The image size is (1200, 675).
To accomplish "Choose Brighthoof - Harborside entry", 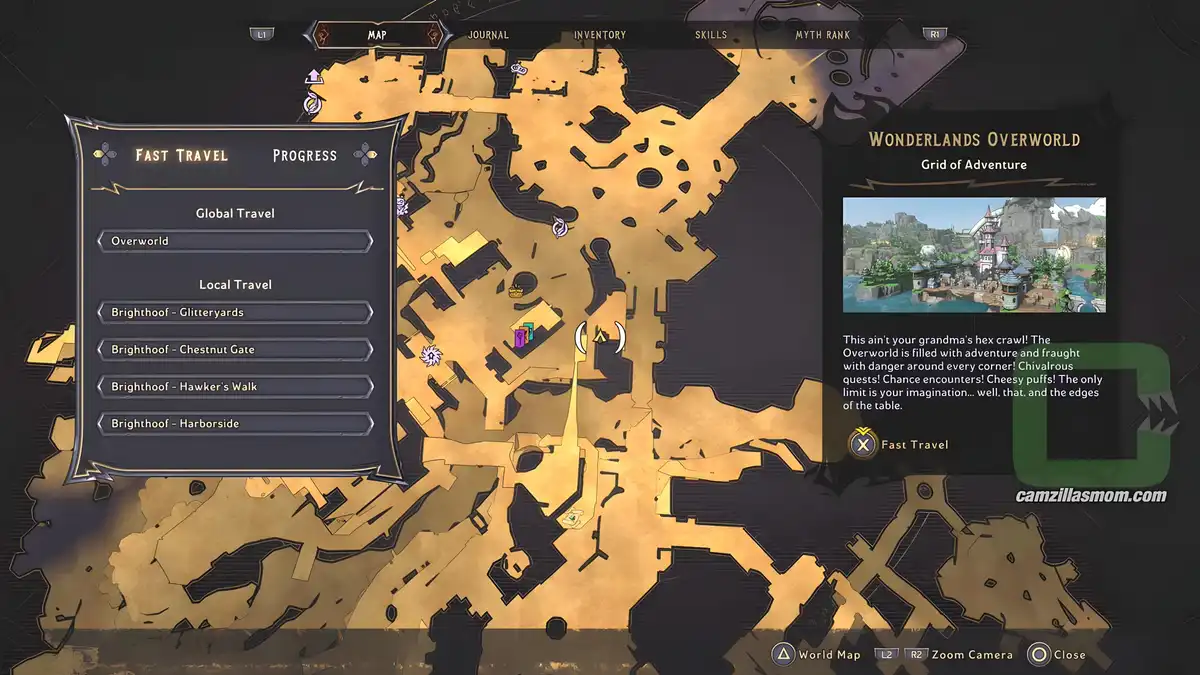I will pyautogui.click(x=235, y=424).
